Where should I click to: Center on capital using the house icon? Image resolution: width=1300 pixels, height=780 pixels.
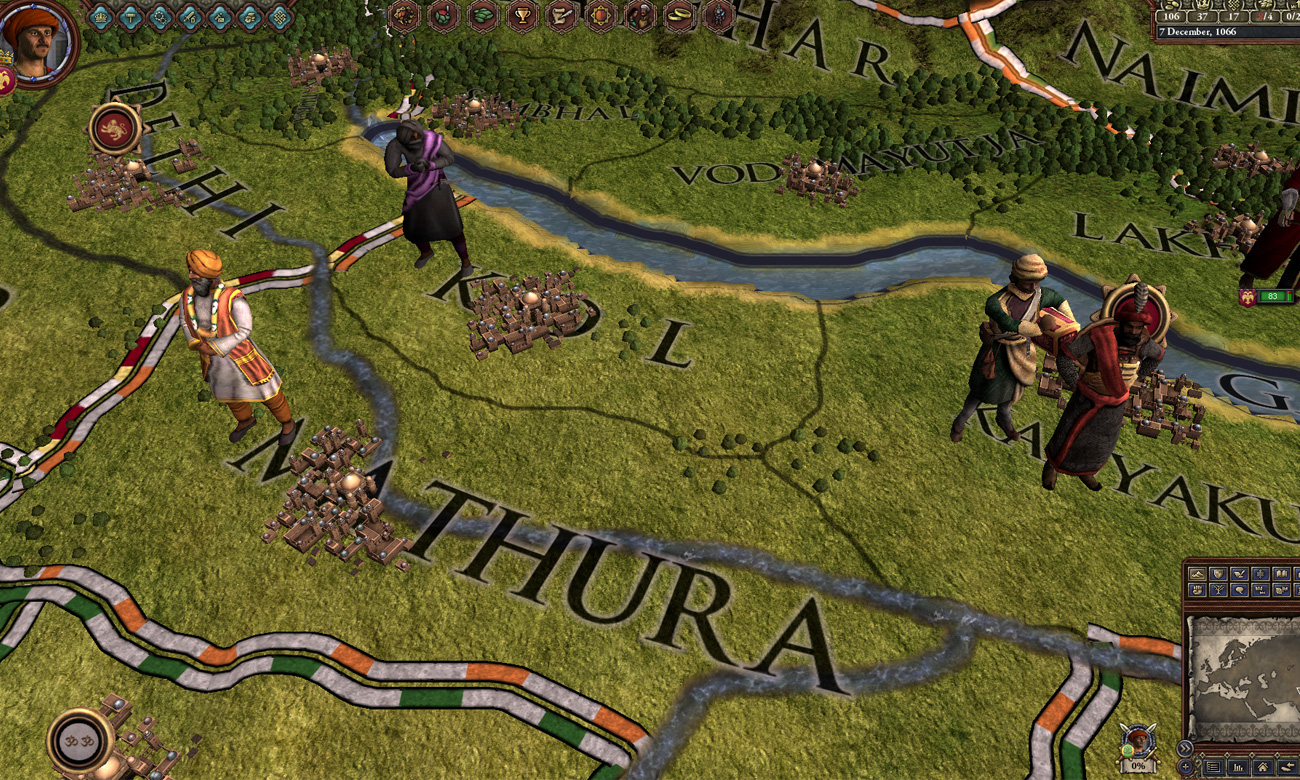tap(1263, 765)
